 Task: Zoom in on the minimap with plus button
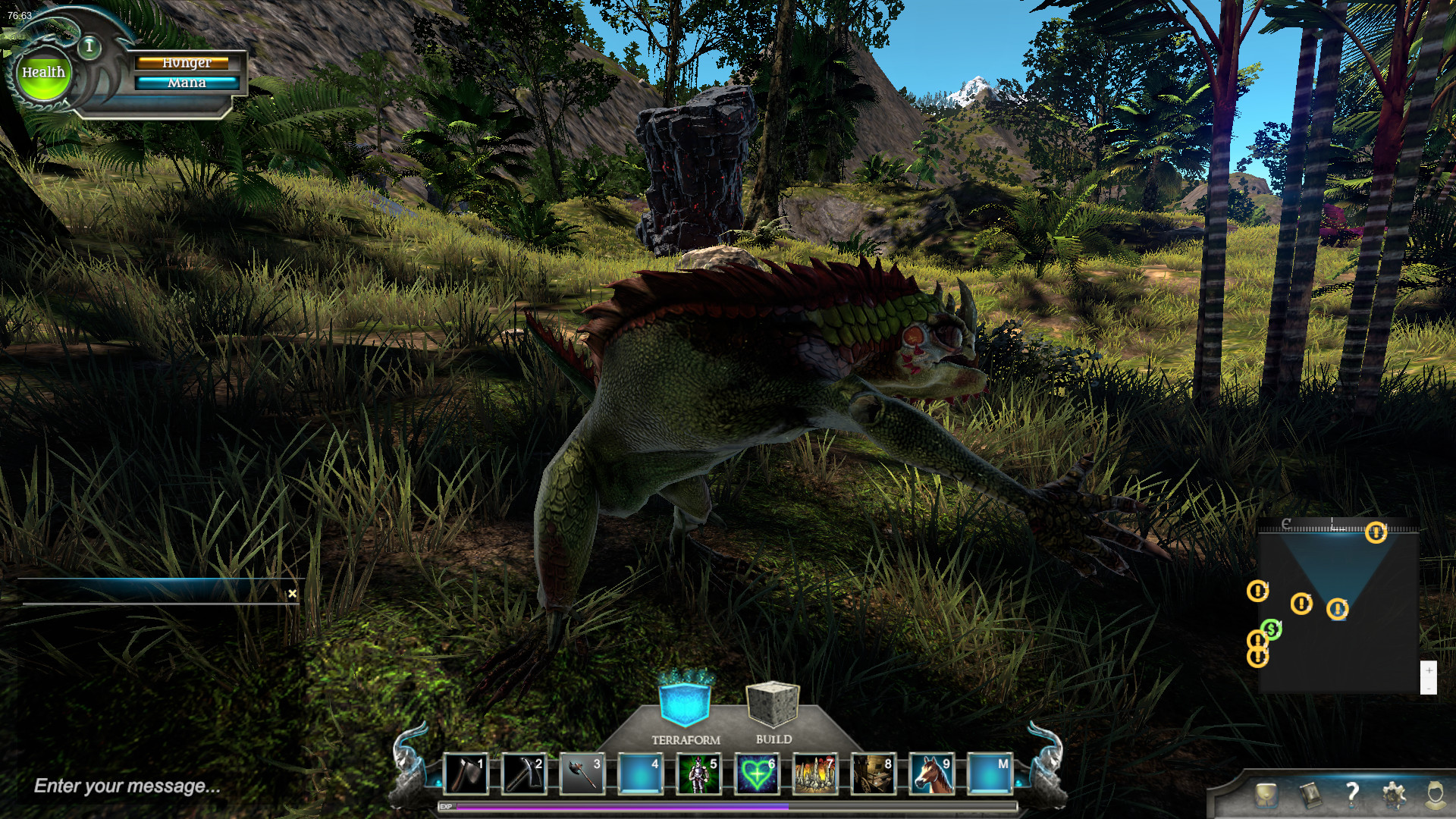(x=1429, y=670)
